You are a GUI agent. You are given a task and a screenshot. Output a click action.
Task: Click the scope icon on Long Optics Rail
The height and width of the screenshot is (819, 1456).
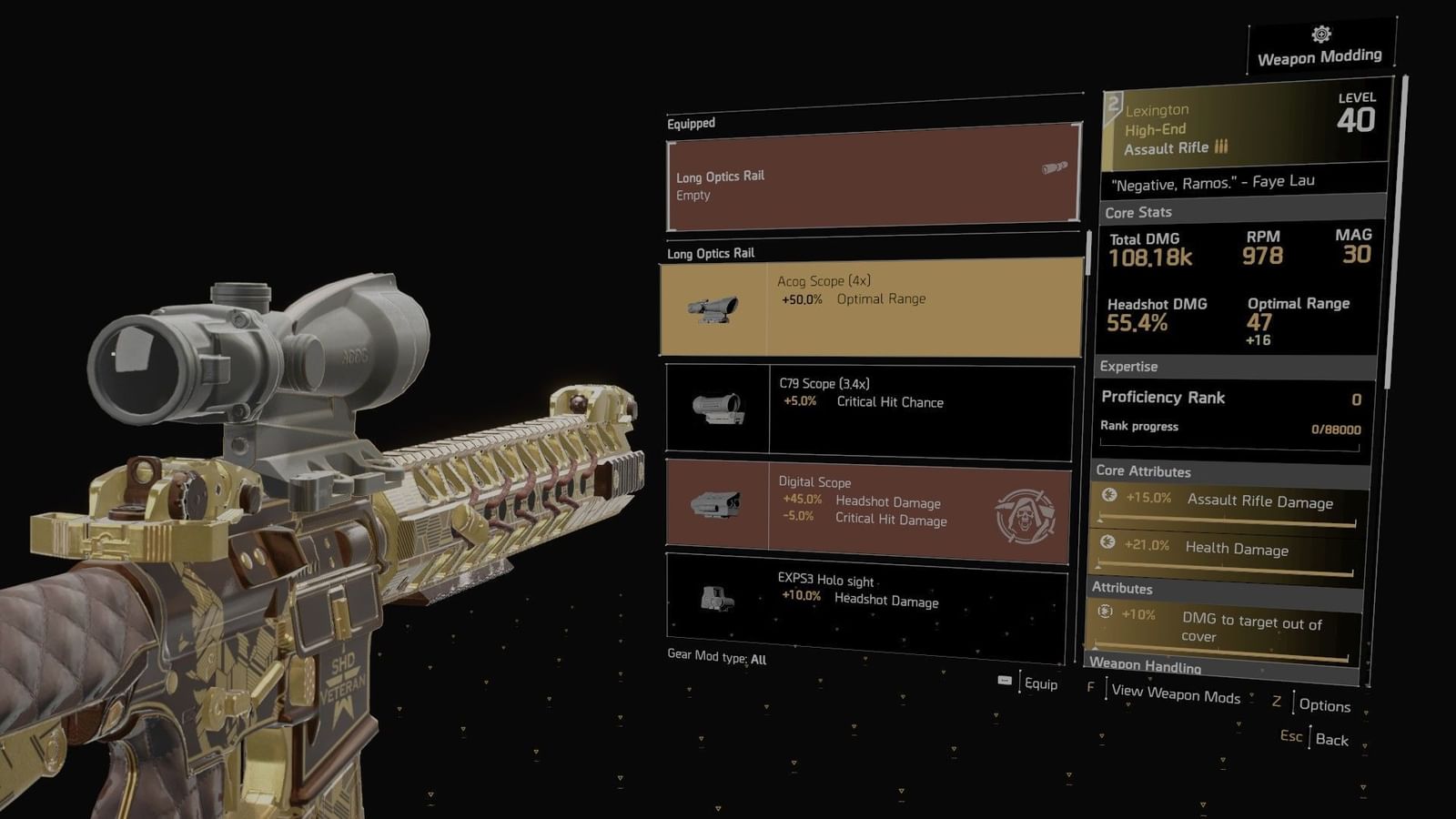[x=1054, y=167]
